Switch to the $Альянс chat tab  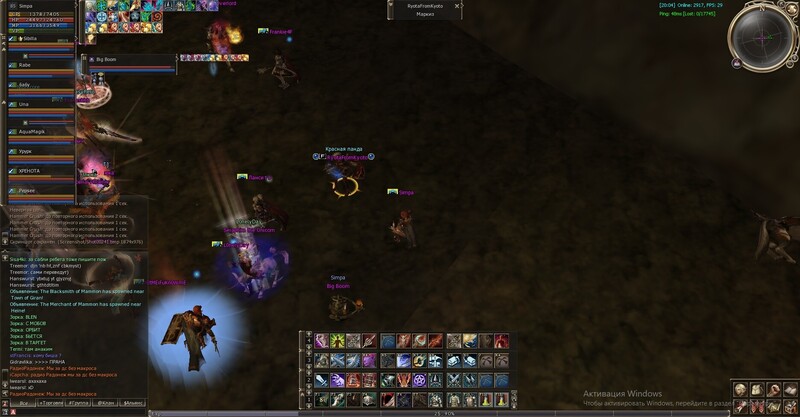[133, 402]
